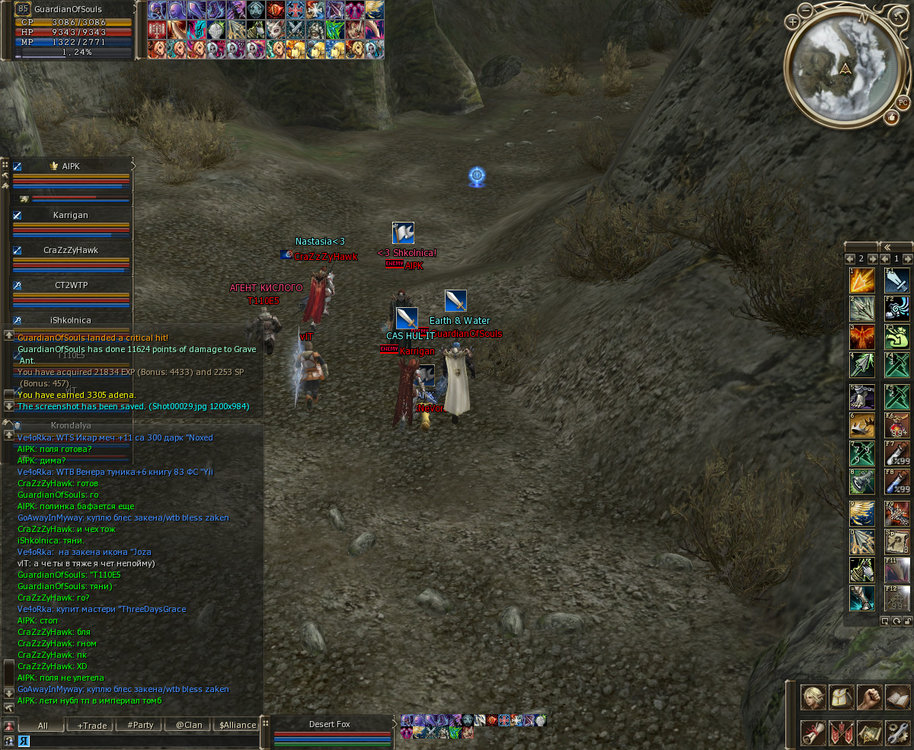Select the All chat tab
Viewport: 914px width, 750px height.
pyautogui.click(x=43, y=725)
